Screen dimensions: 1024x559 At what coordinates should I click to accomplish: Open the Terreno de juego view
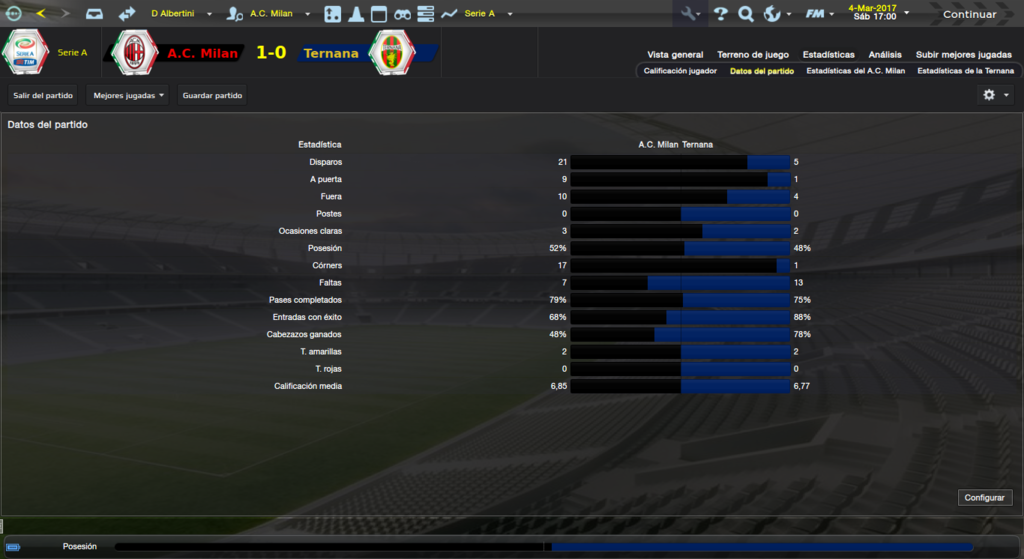pos(753,55)
